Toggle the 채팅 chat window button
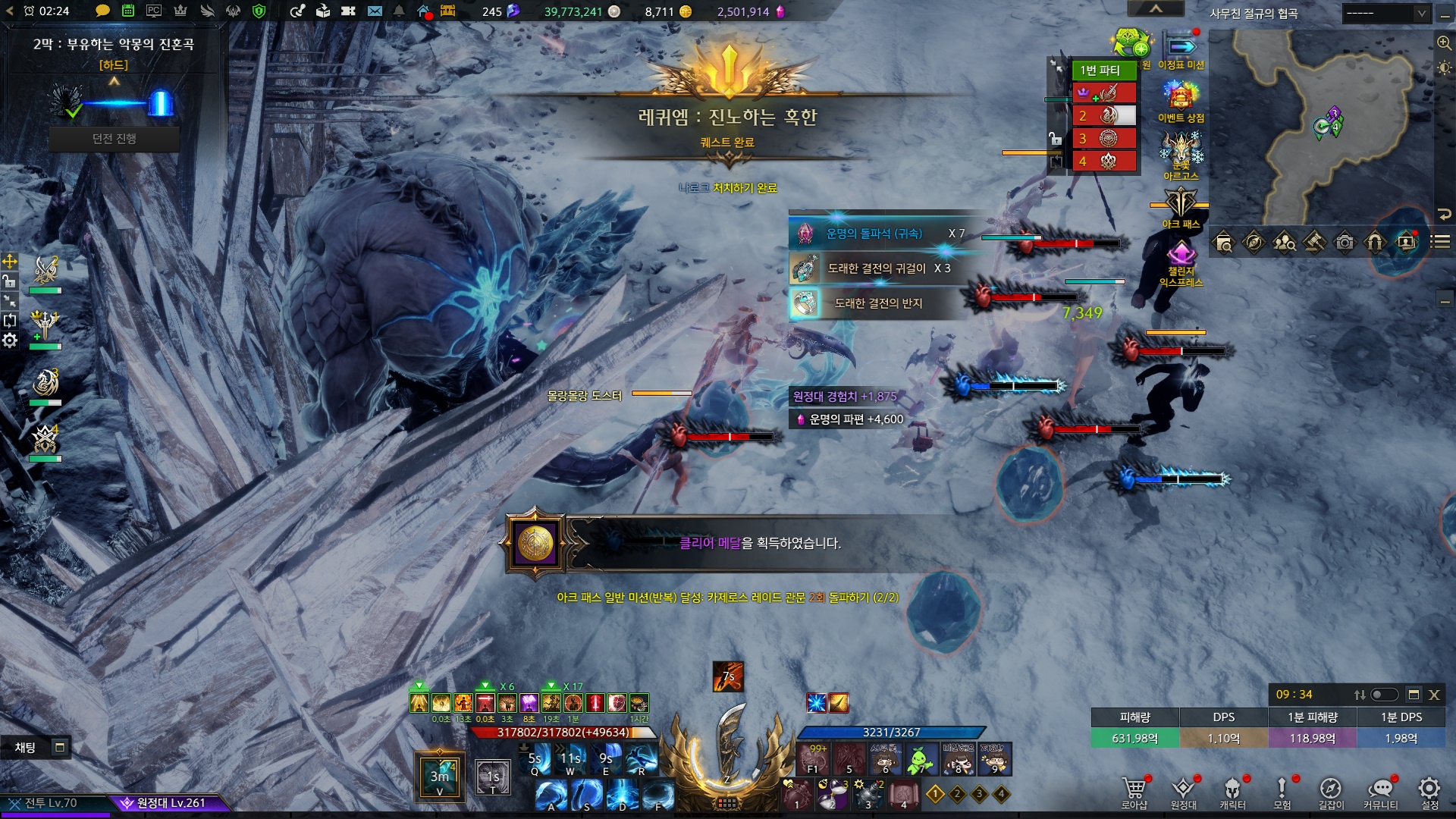Screen dimensions: 1456x819 click(x=60, y=748)
